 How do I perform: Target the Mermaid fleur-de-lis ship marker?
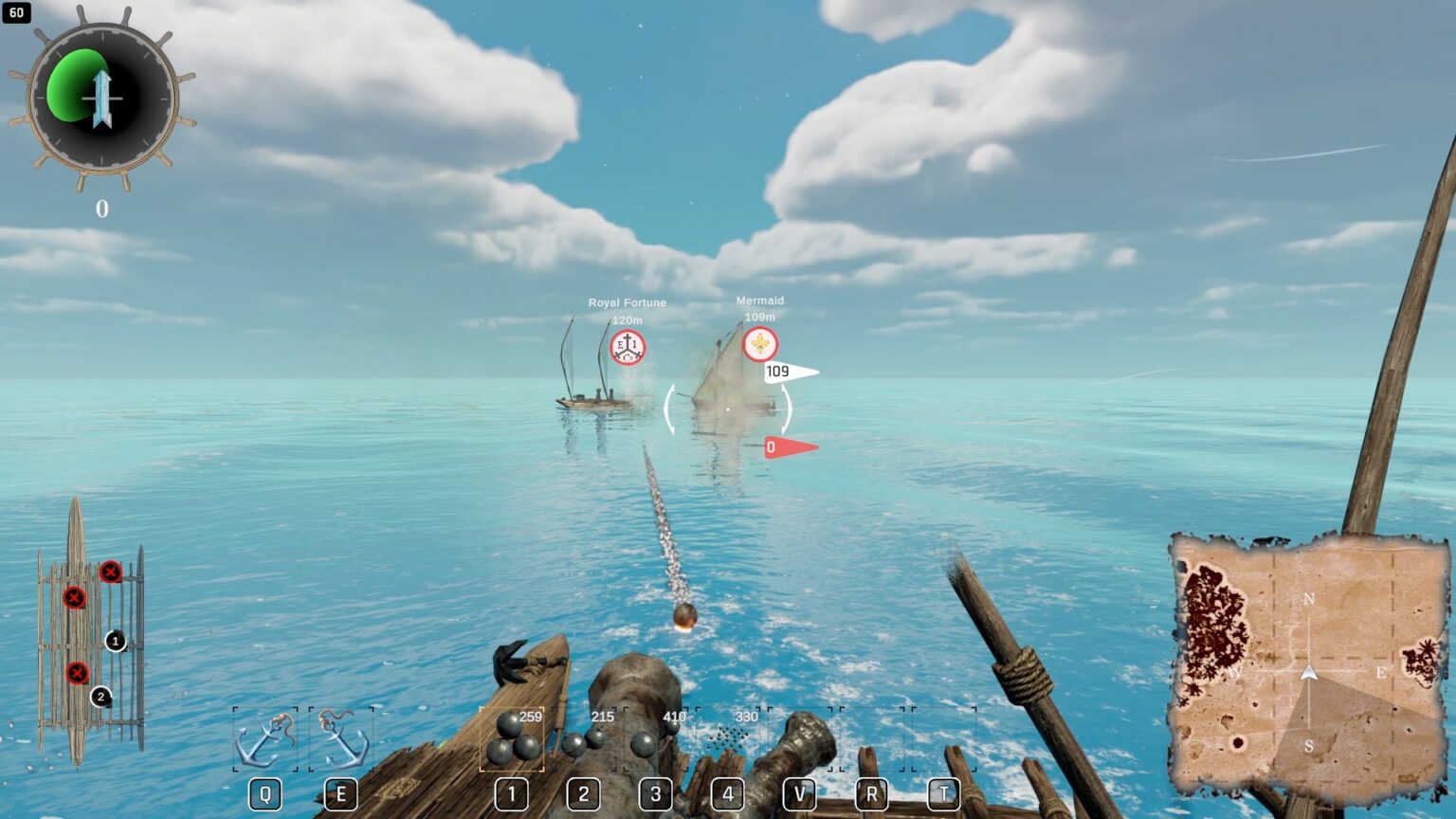coord(760,344)
